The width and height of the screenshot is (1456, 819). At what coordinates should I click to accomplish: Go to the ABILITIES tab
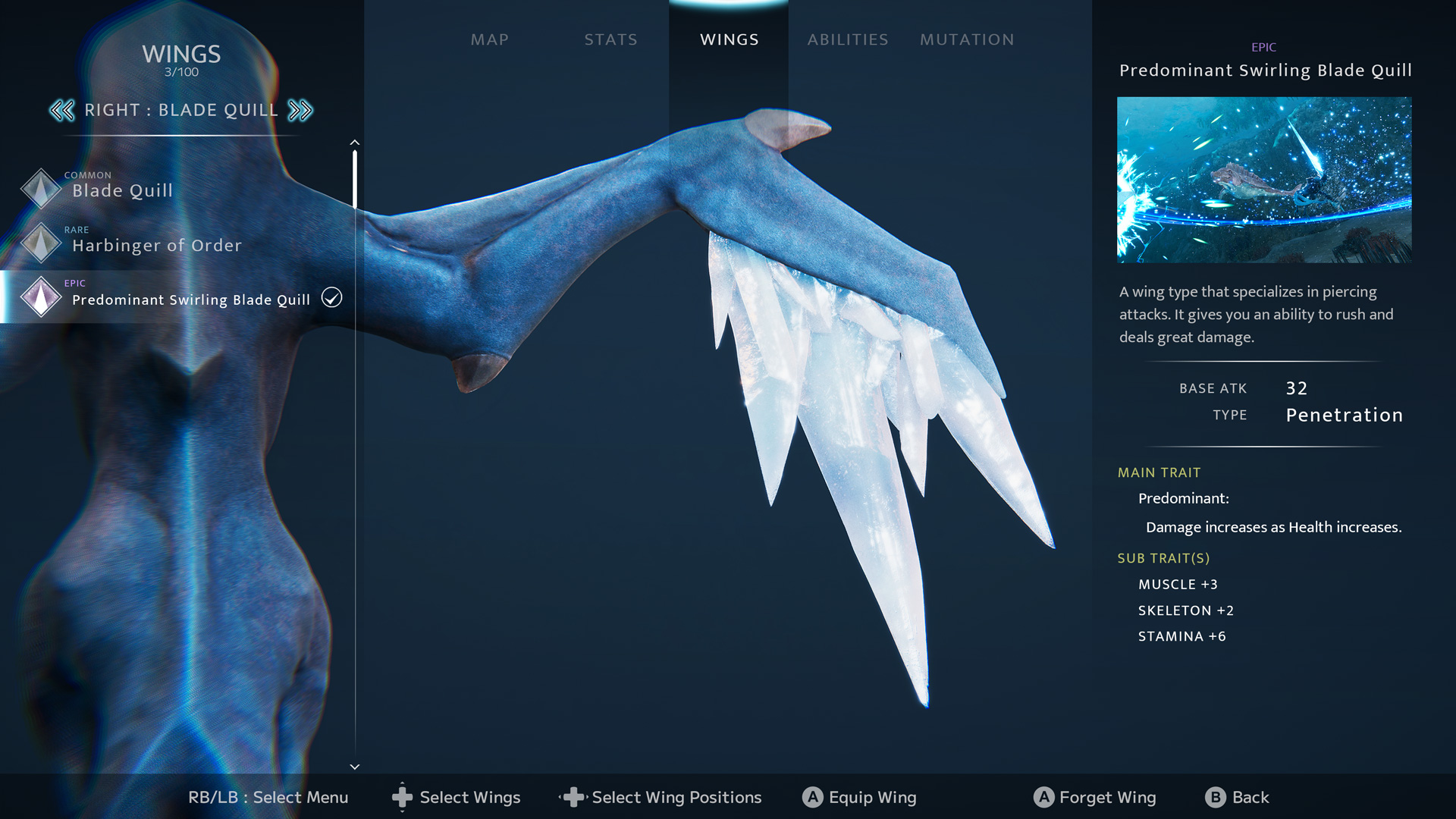847,39
